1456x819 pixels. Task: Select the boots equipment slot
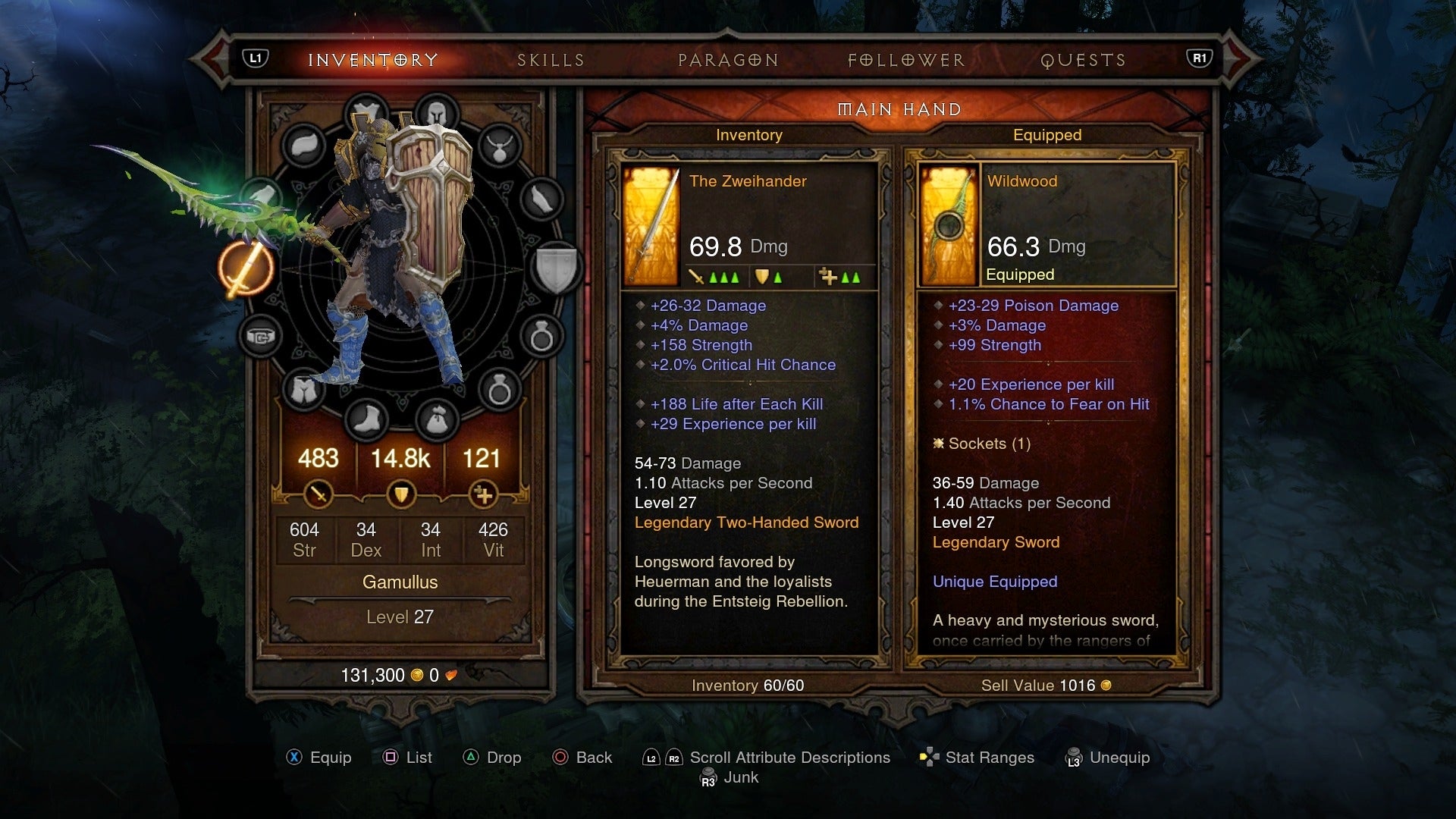tap(366, 418)
